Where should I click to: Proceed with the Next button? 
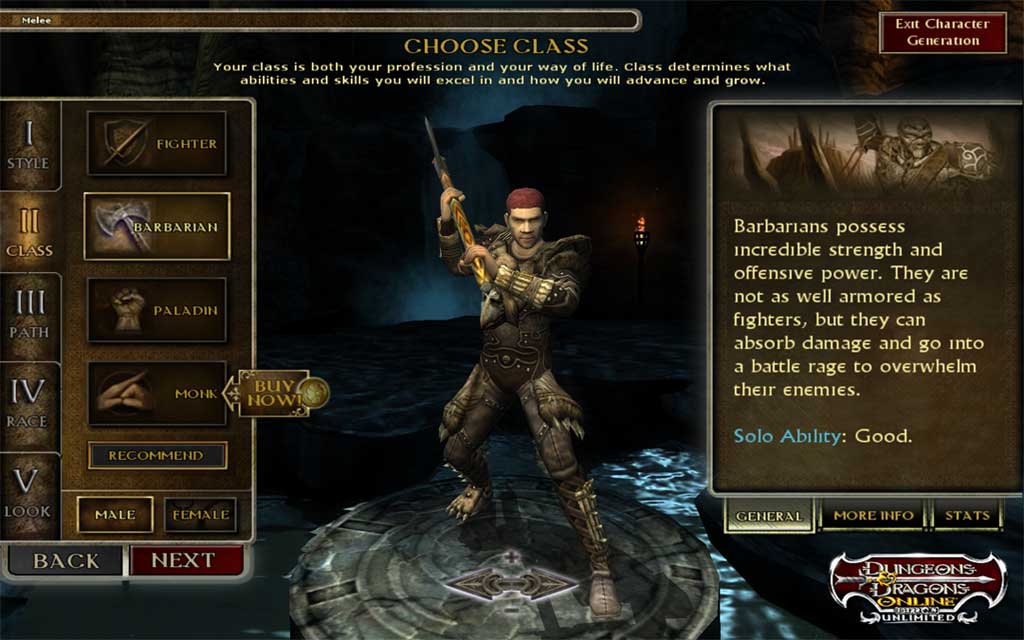(x=185, y=561)
